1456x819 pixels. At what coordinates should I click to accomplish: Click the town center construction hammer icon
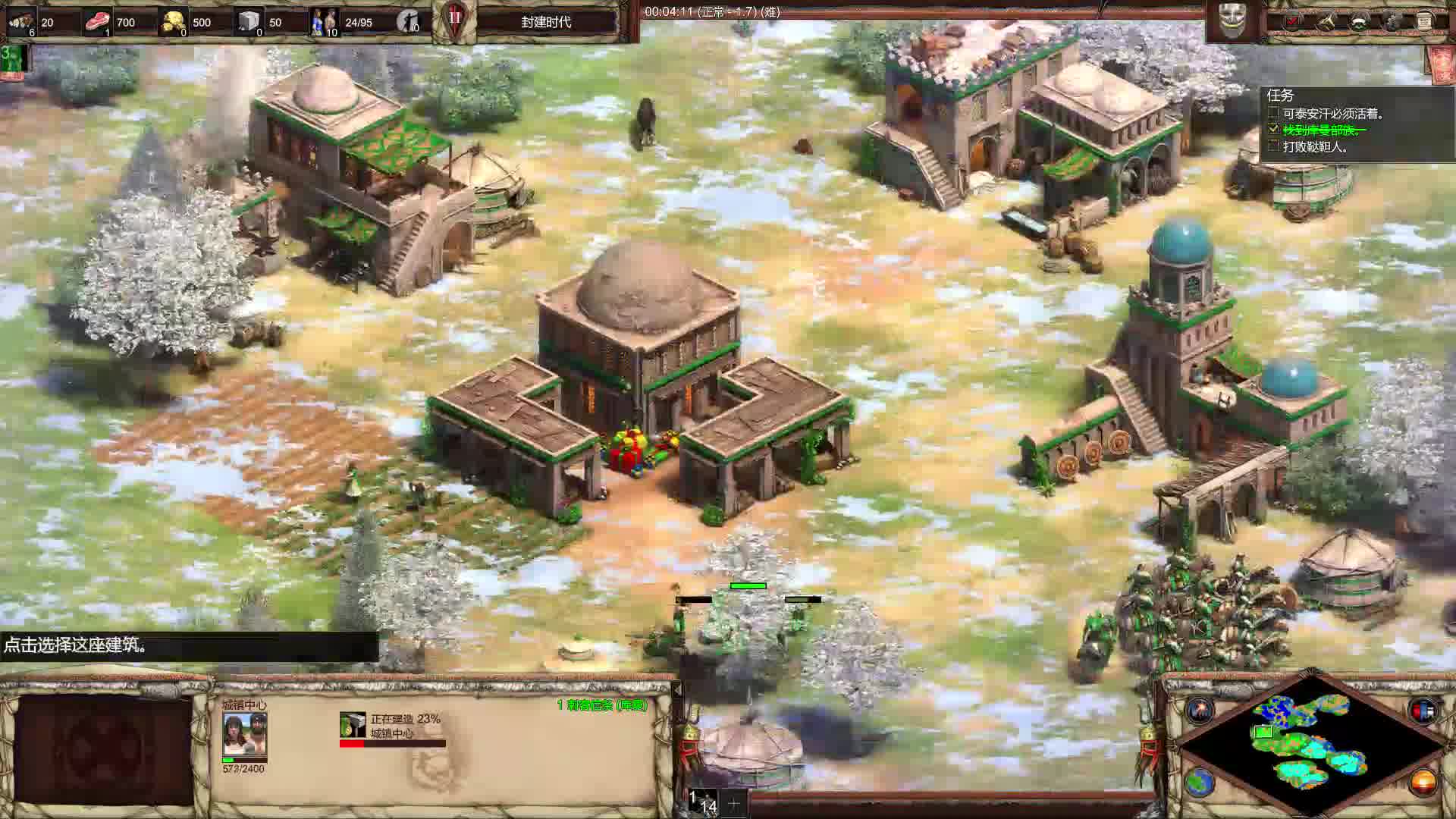[353, 725]
